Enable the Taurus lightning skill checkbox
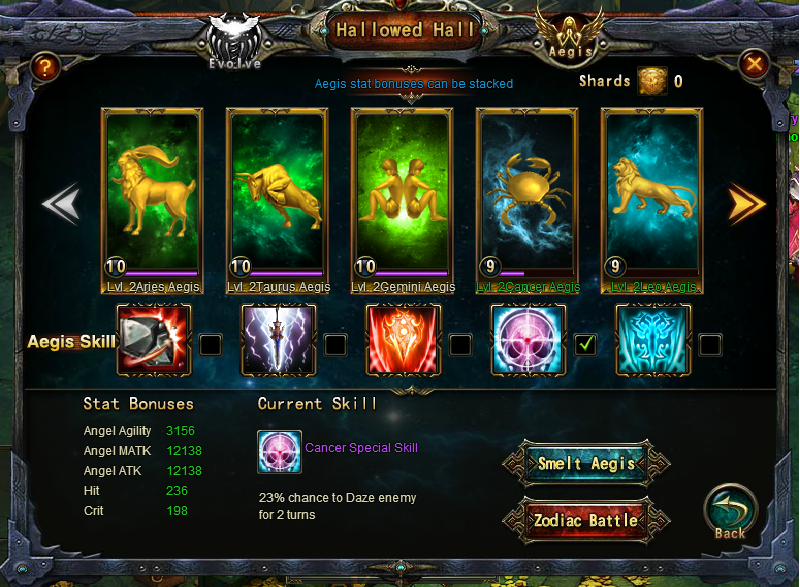The width and height of the screenshot is (800, 587). coord(335,345)
